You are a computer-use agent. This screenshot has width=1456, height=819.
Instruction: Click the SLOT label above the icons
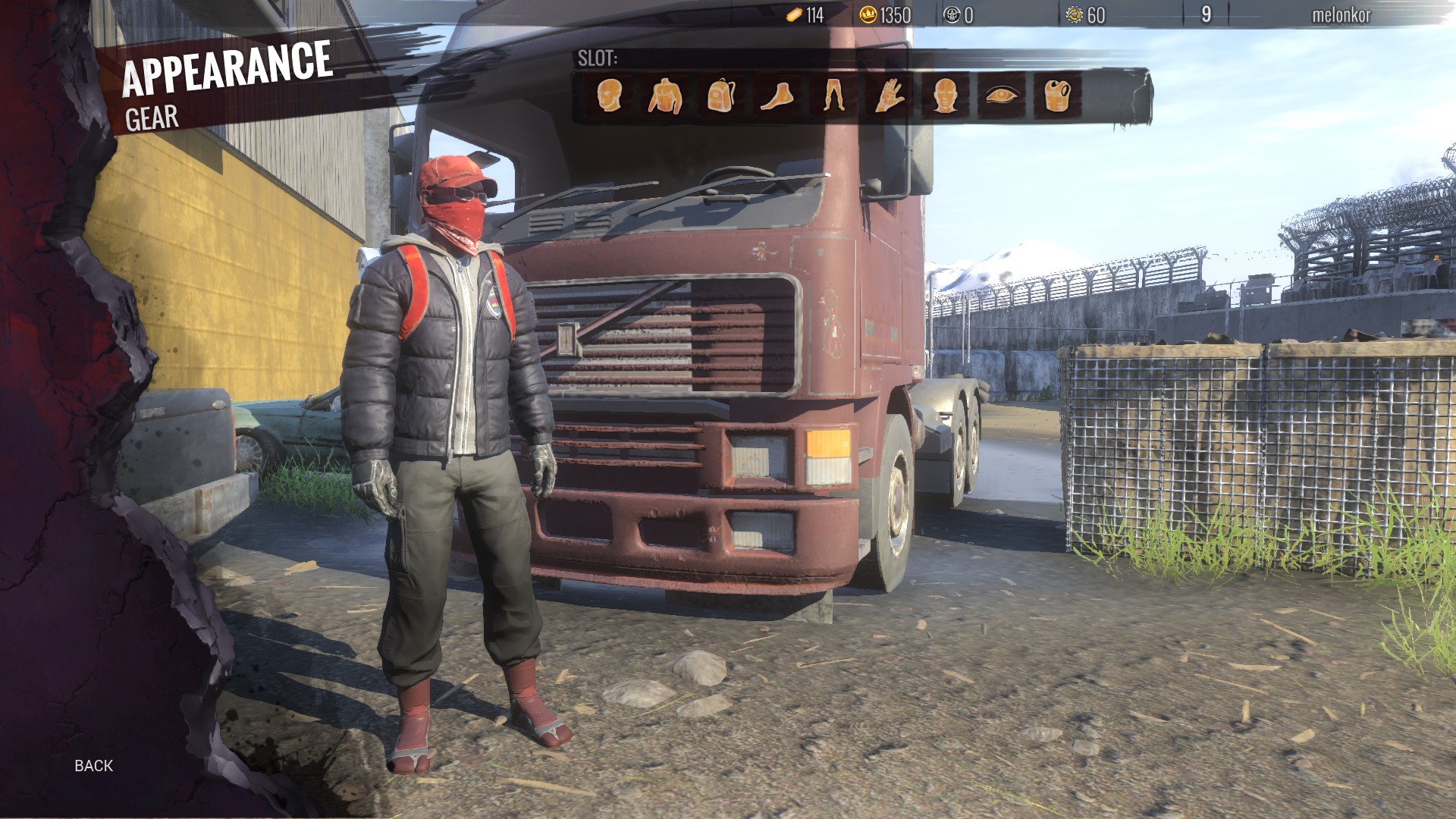pos(596,56)
